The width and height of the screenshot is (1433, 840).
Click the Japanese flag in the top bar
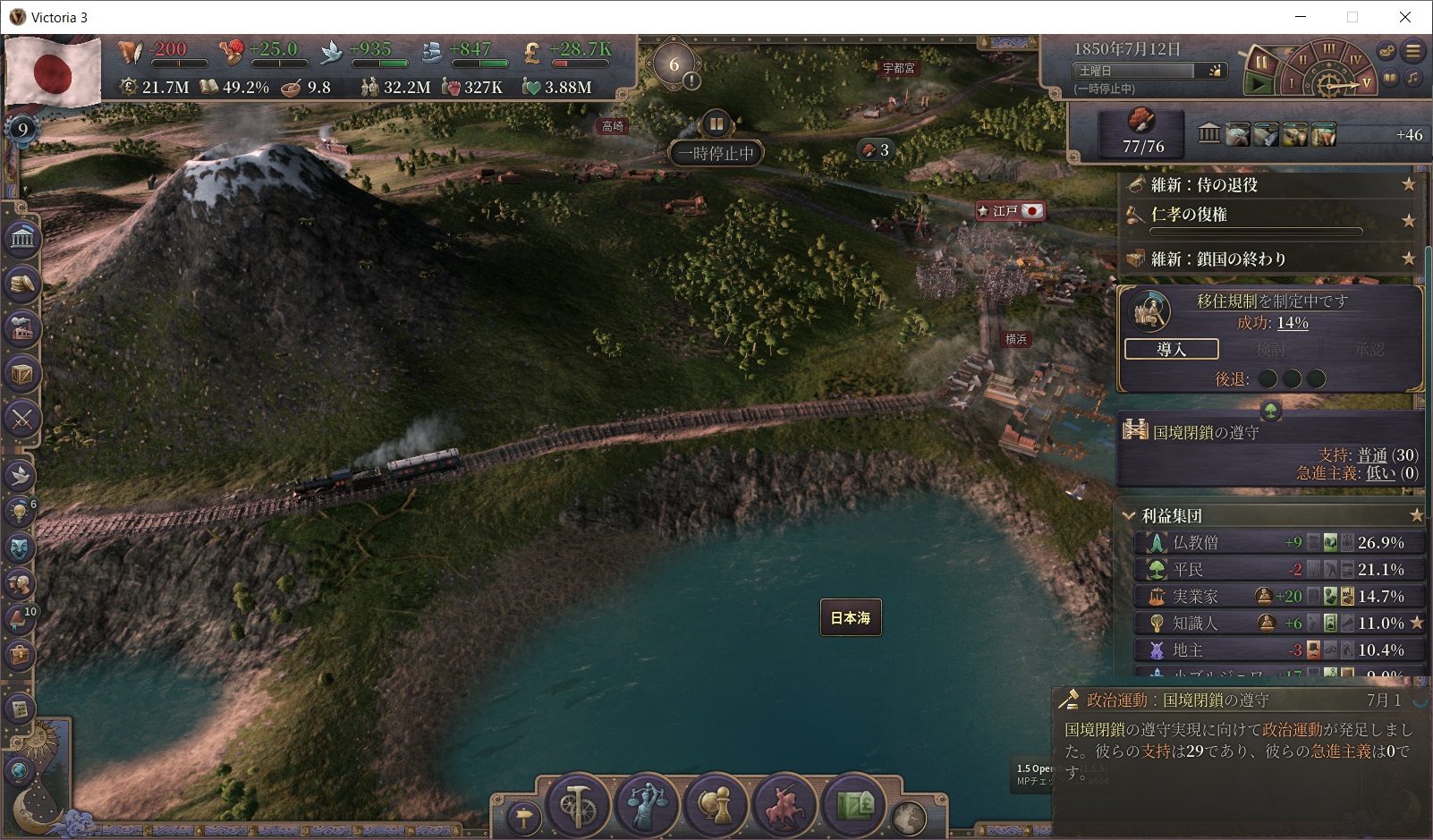click(x=53, y=72)
